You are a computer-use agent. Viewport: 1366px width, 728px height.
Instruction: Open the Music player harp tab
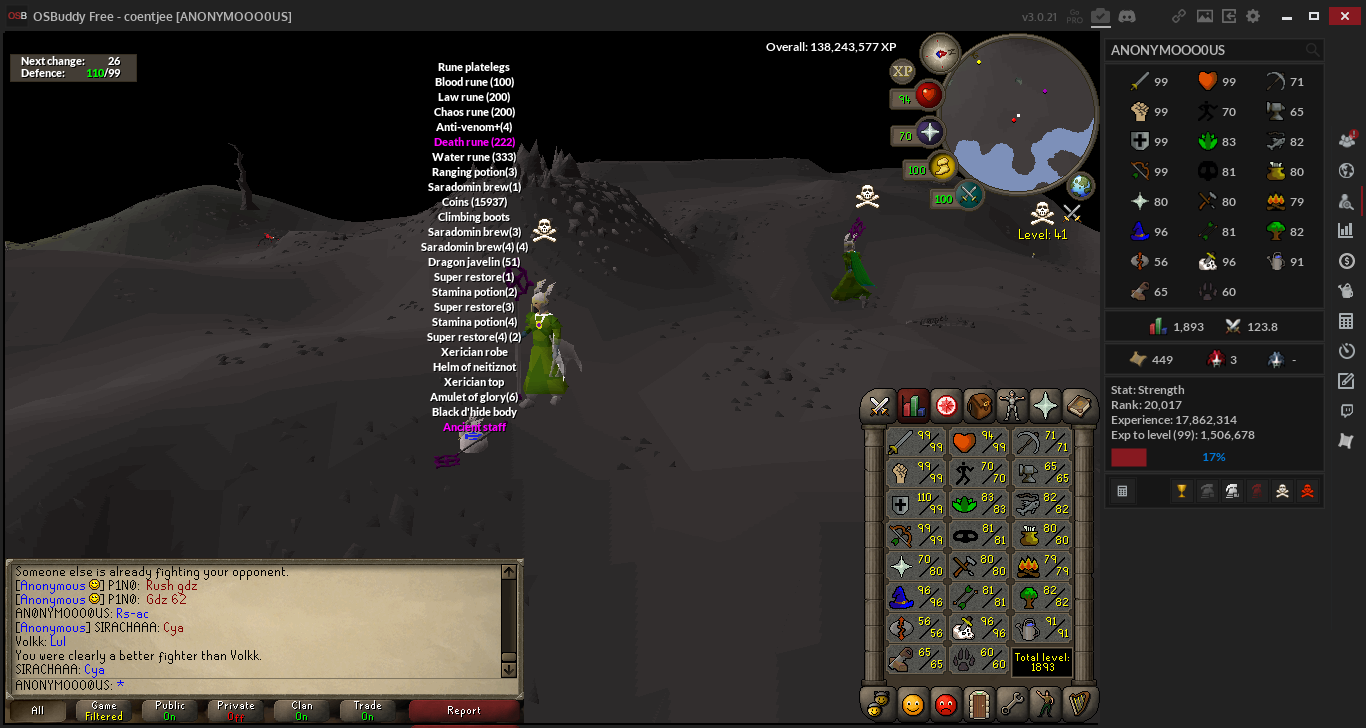tap(1080, 703)
